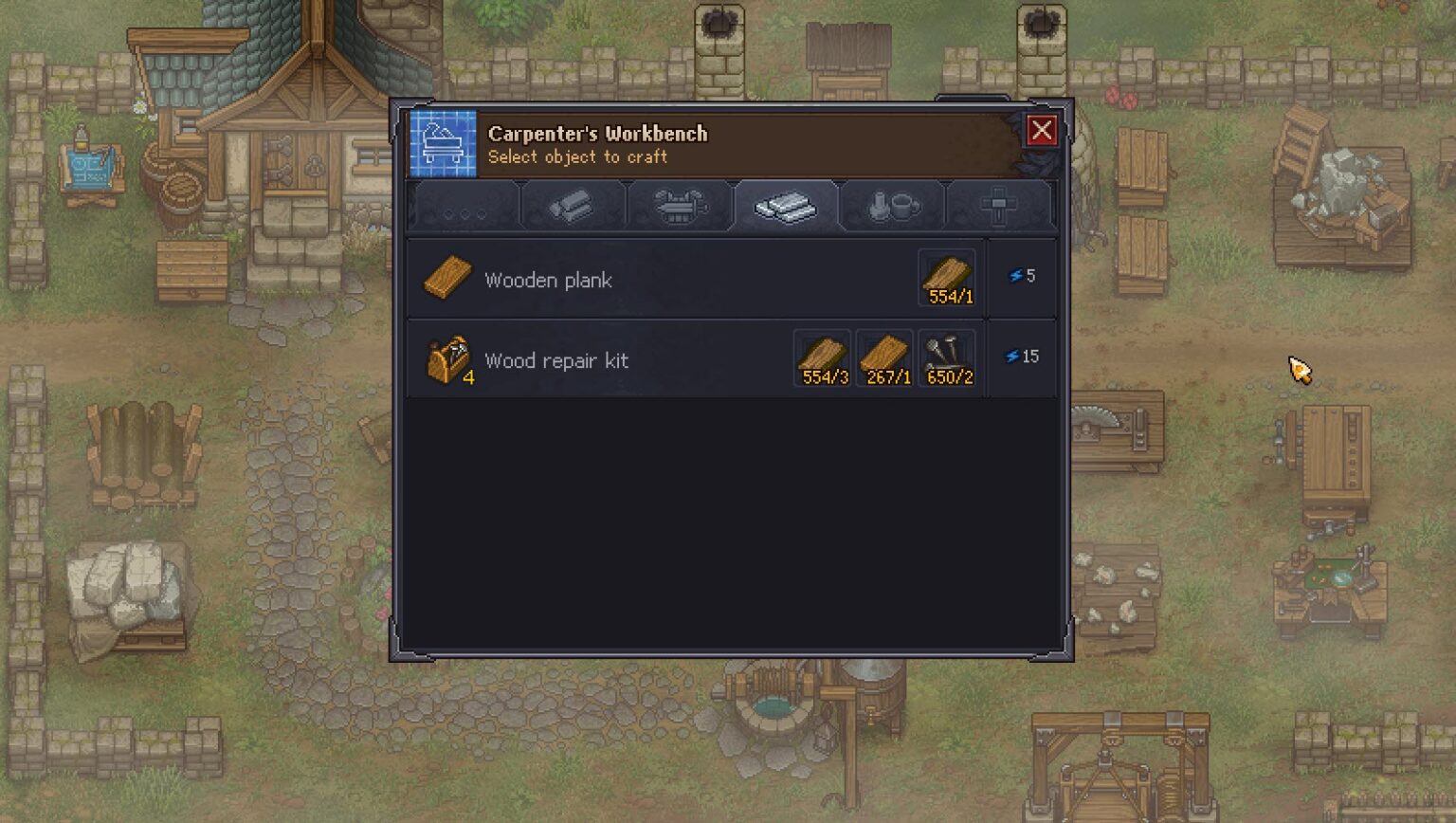
Task: Click the energy cost lightning icon showing 5
Action: coord(1022,276)
